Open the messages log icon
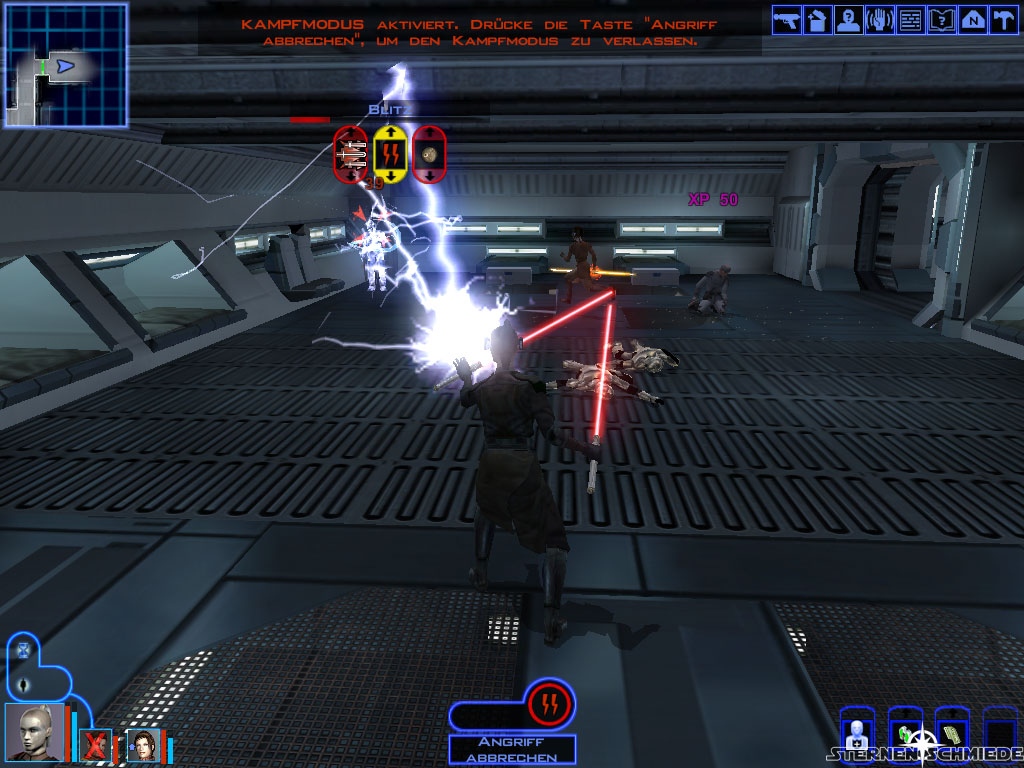This screenshot has height=768, width=1024. pos(910,19)
